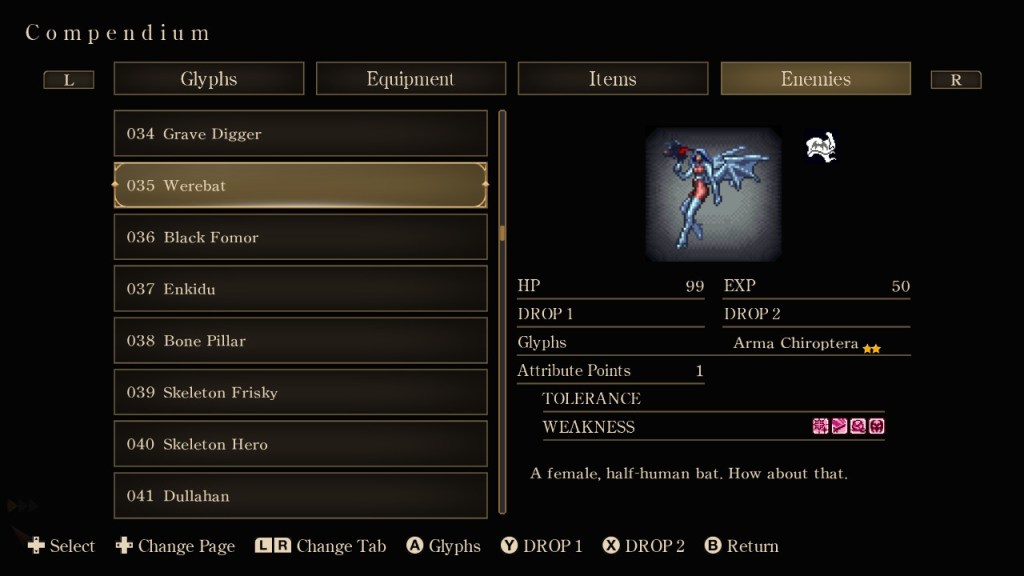Select the 034 Grave Digger entry
This screenshot has width=1024, height=576.
[x=301, y=134]
